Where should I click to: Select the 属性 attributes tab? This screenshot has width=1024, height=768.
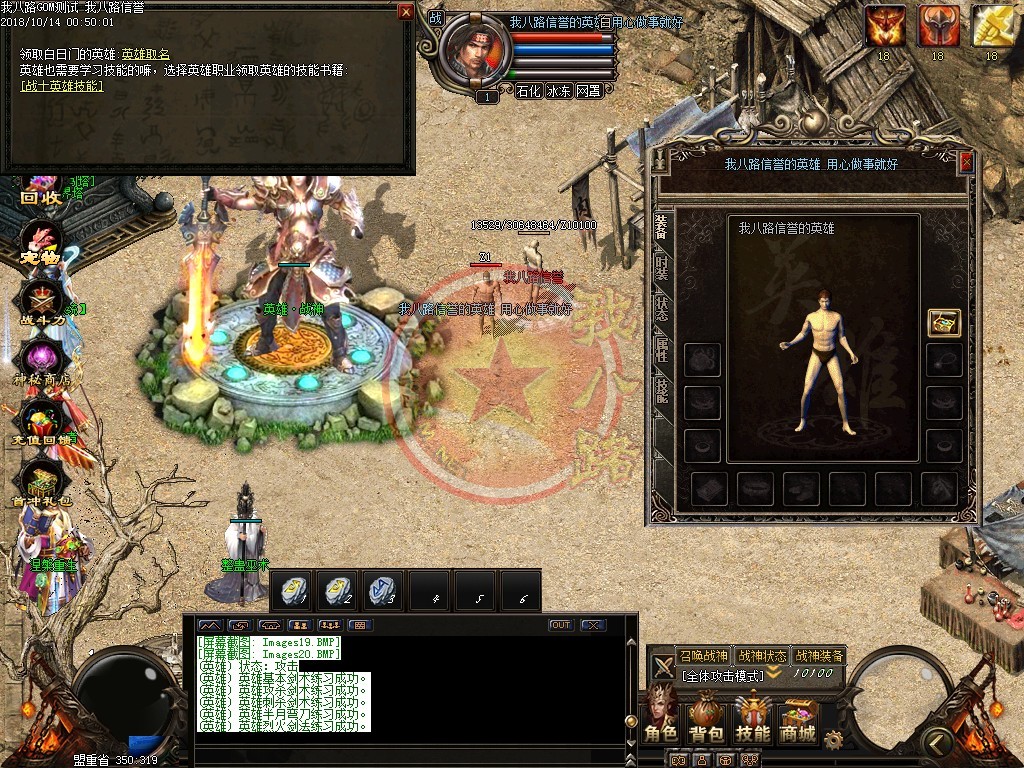(x=662, y=349)
